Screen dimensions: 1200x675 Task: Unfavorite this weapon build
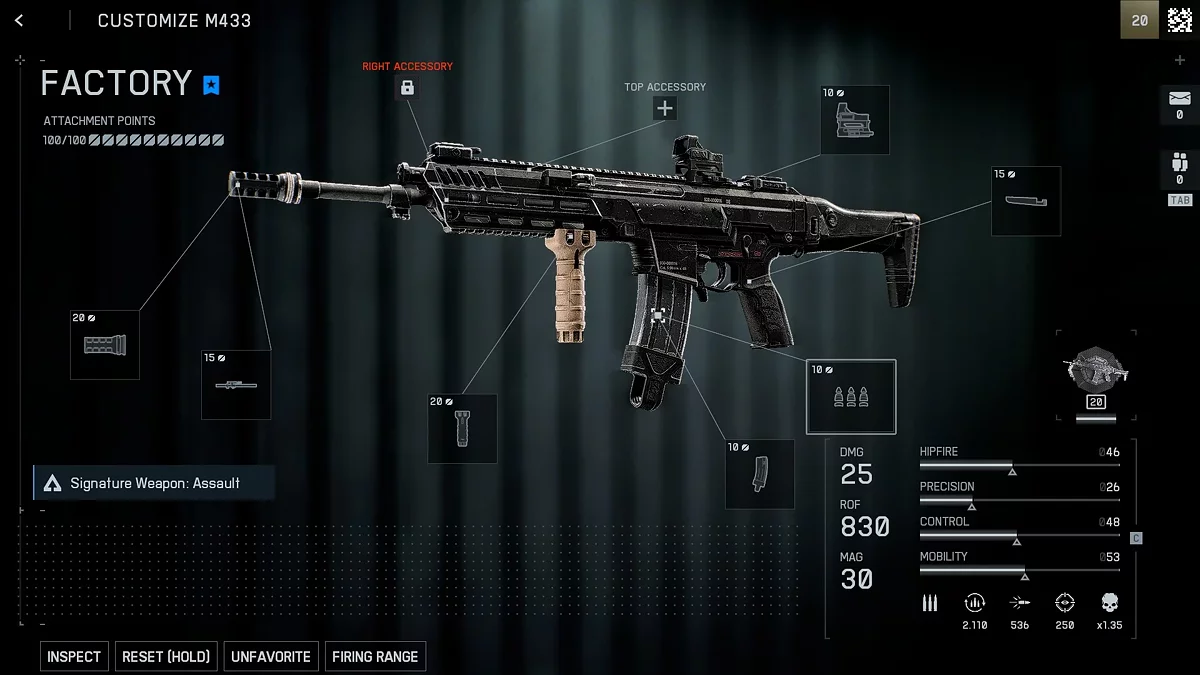point(271,656)
